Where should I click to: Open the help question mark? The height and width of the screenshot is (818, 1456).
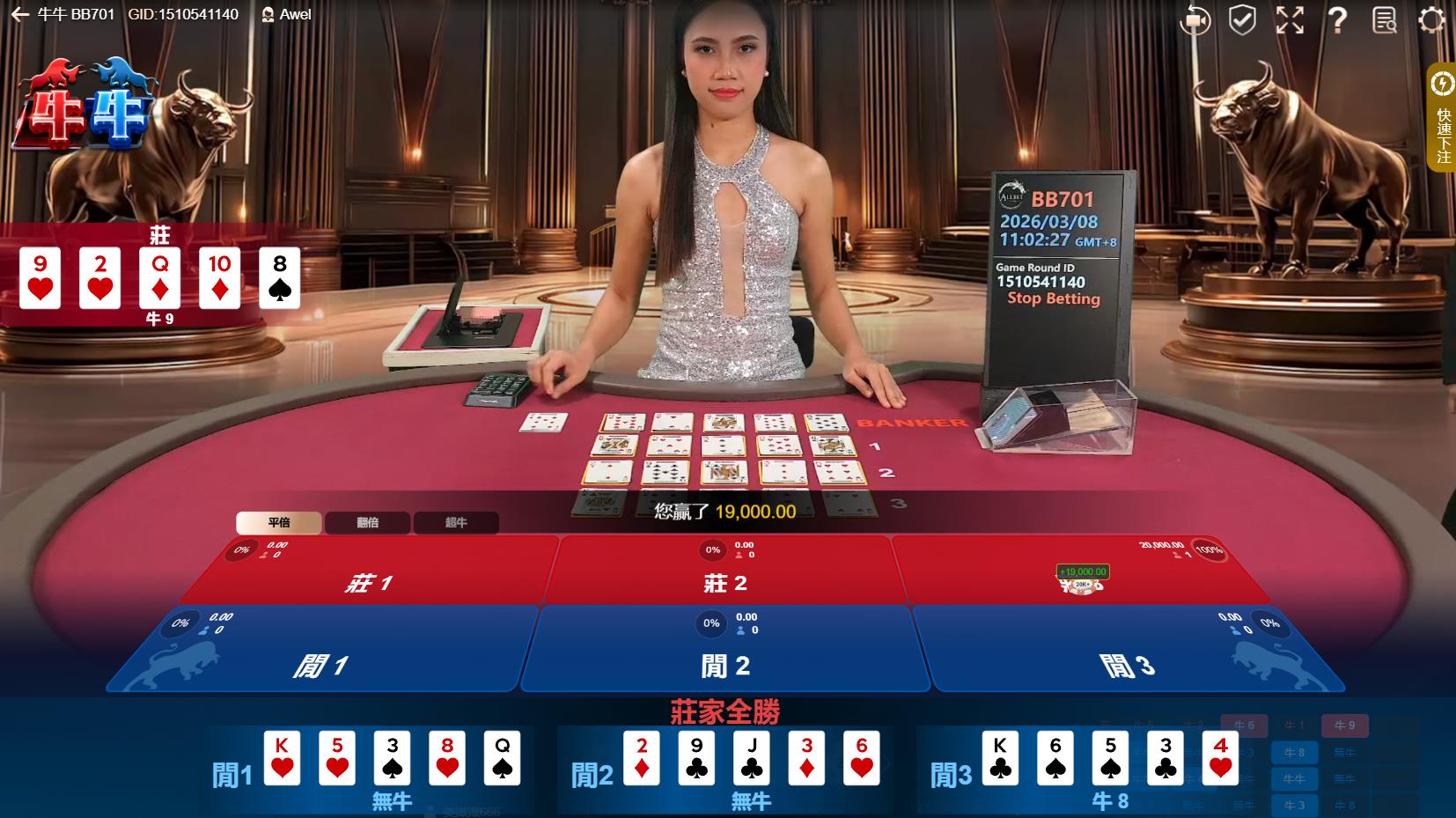[x=1337, y=19]
